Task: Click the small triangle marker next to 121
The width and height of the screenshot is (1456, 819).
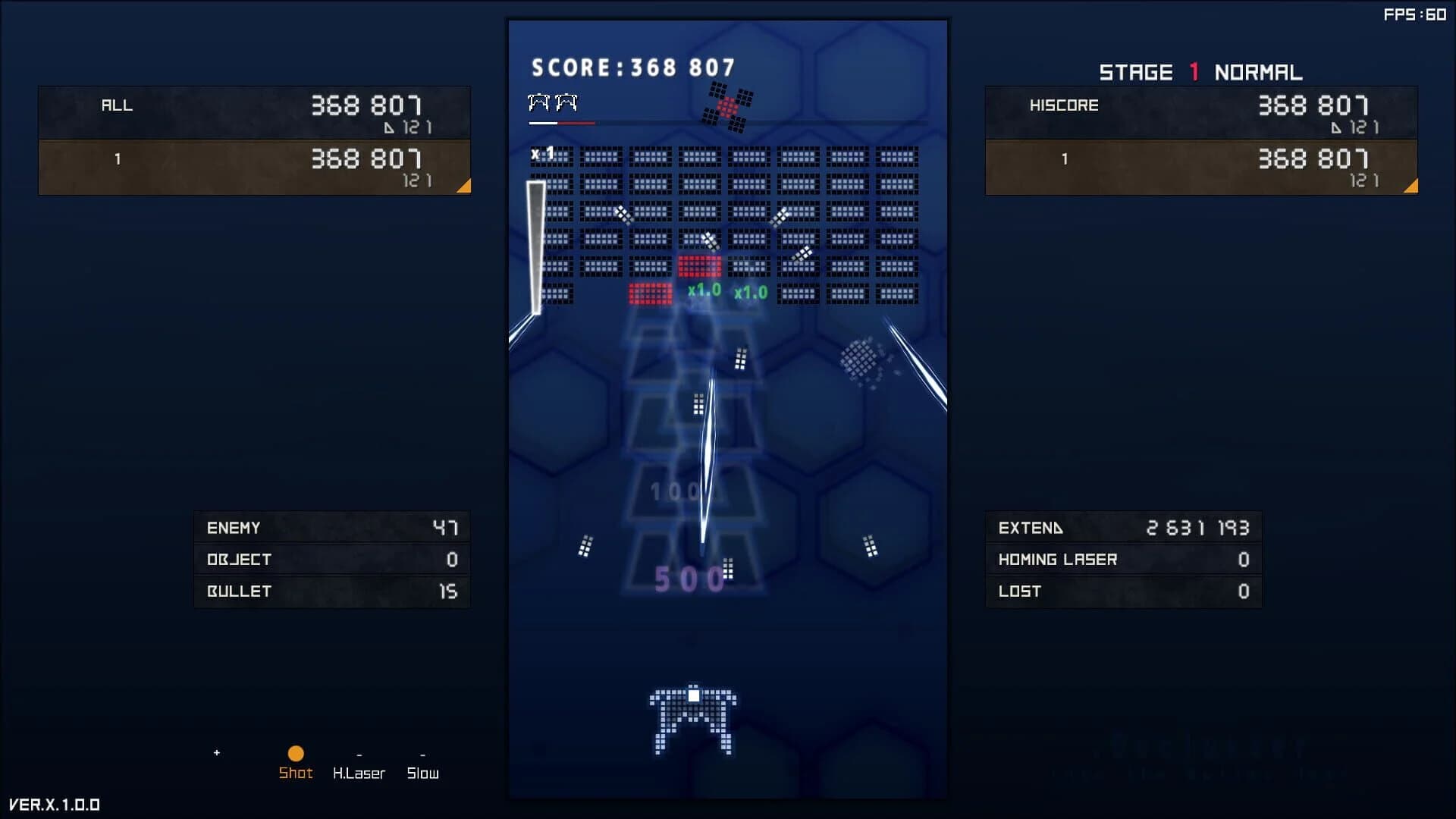Action: coord(390,128)
